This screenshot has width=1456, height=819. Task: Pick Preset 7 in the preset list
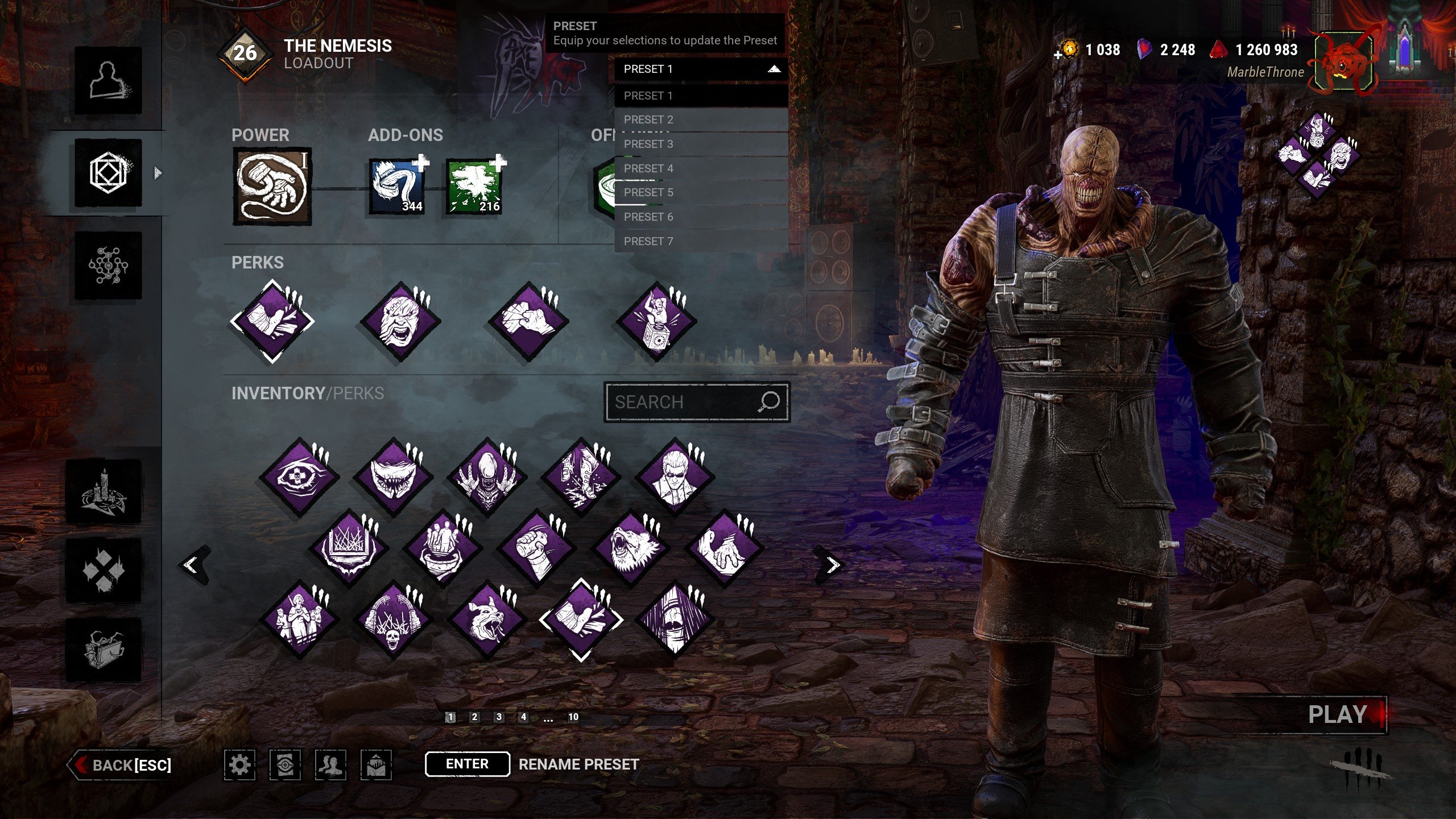[x=701, y=241]
